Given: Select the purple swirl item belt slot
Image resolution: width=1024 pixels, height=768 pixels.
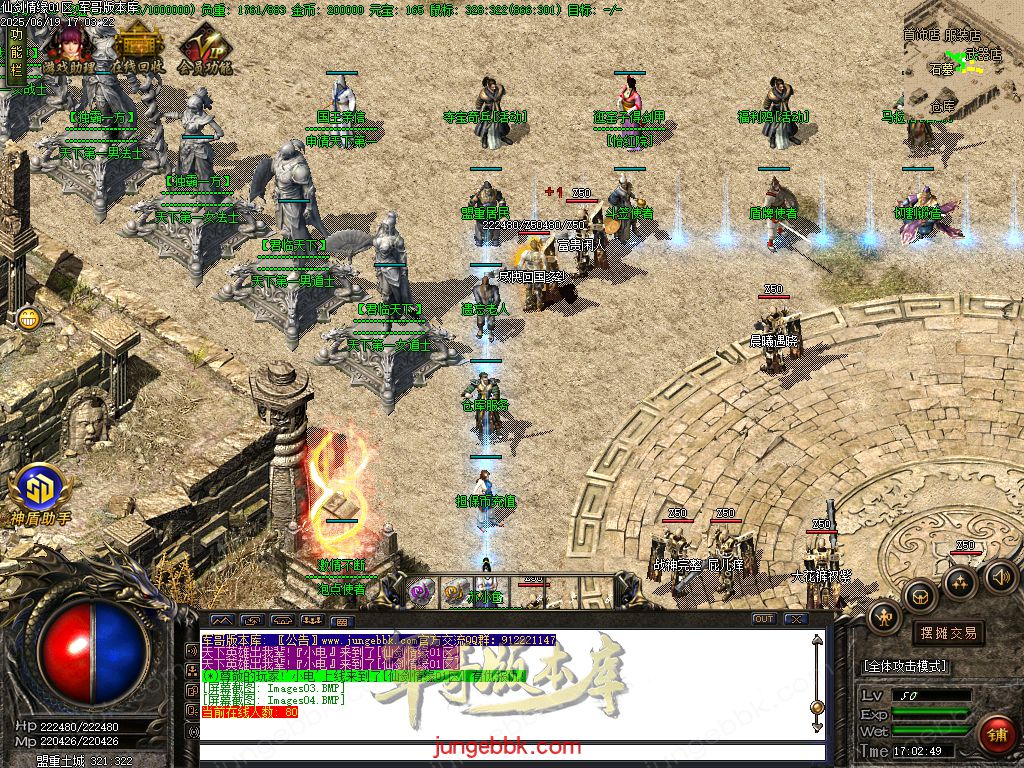Looking at the screenshot, I should (421, 592).
